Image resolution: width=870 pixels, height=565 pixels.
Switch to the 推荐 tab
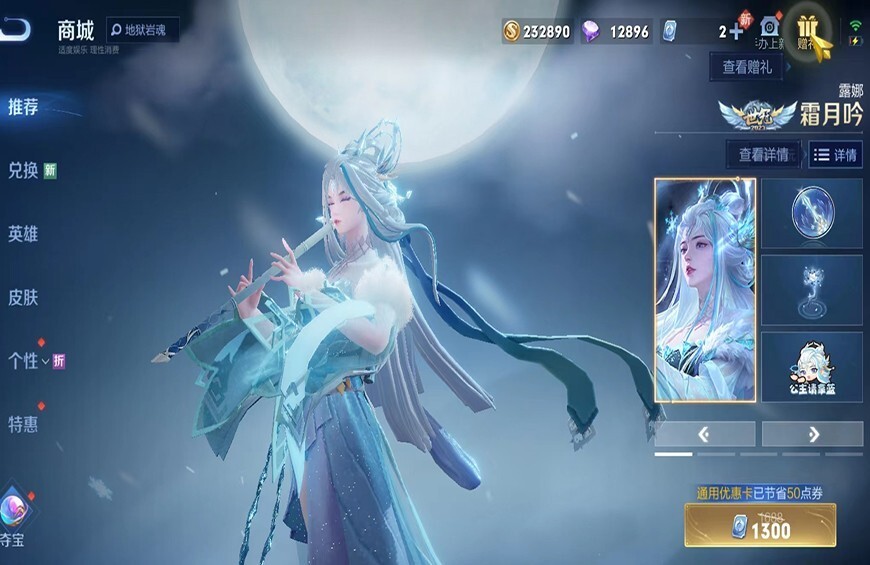[24, 107]
